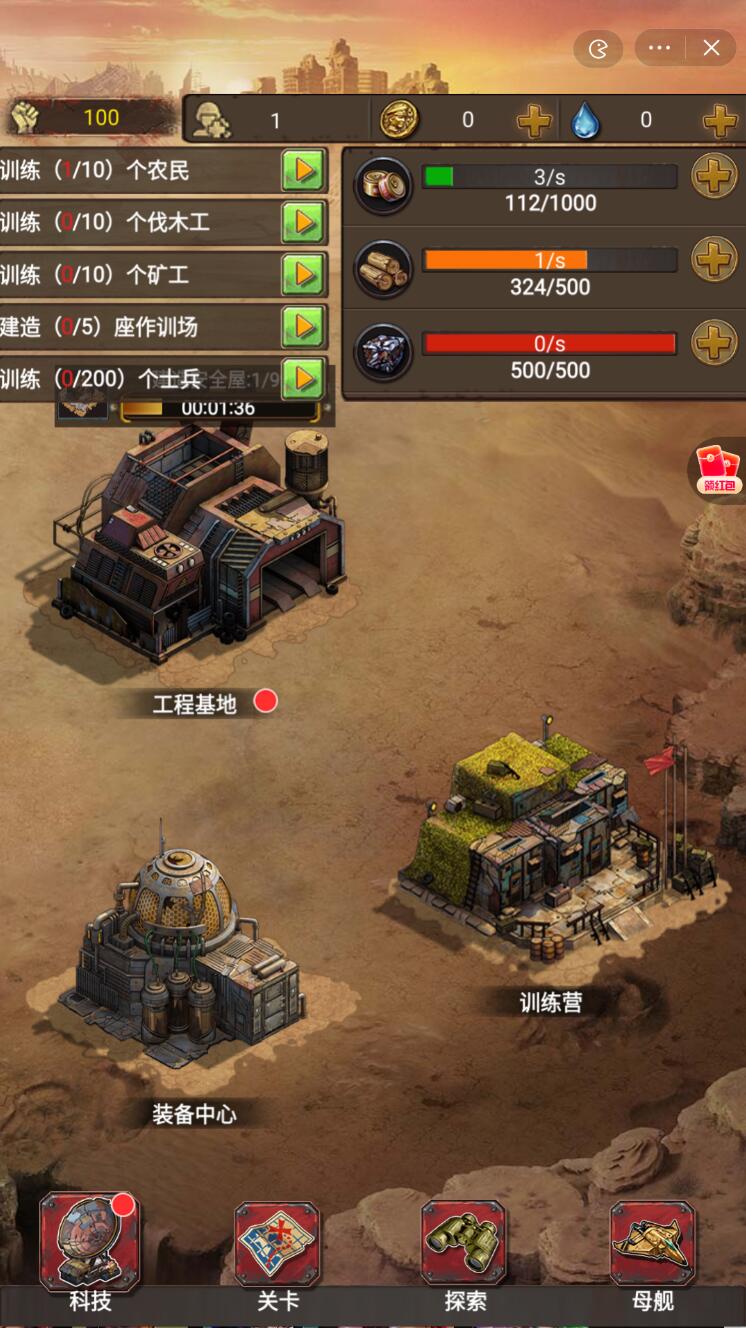
Task: Select the 装备中心 equipment center
Action: coord(185,960)
